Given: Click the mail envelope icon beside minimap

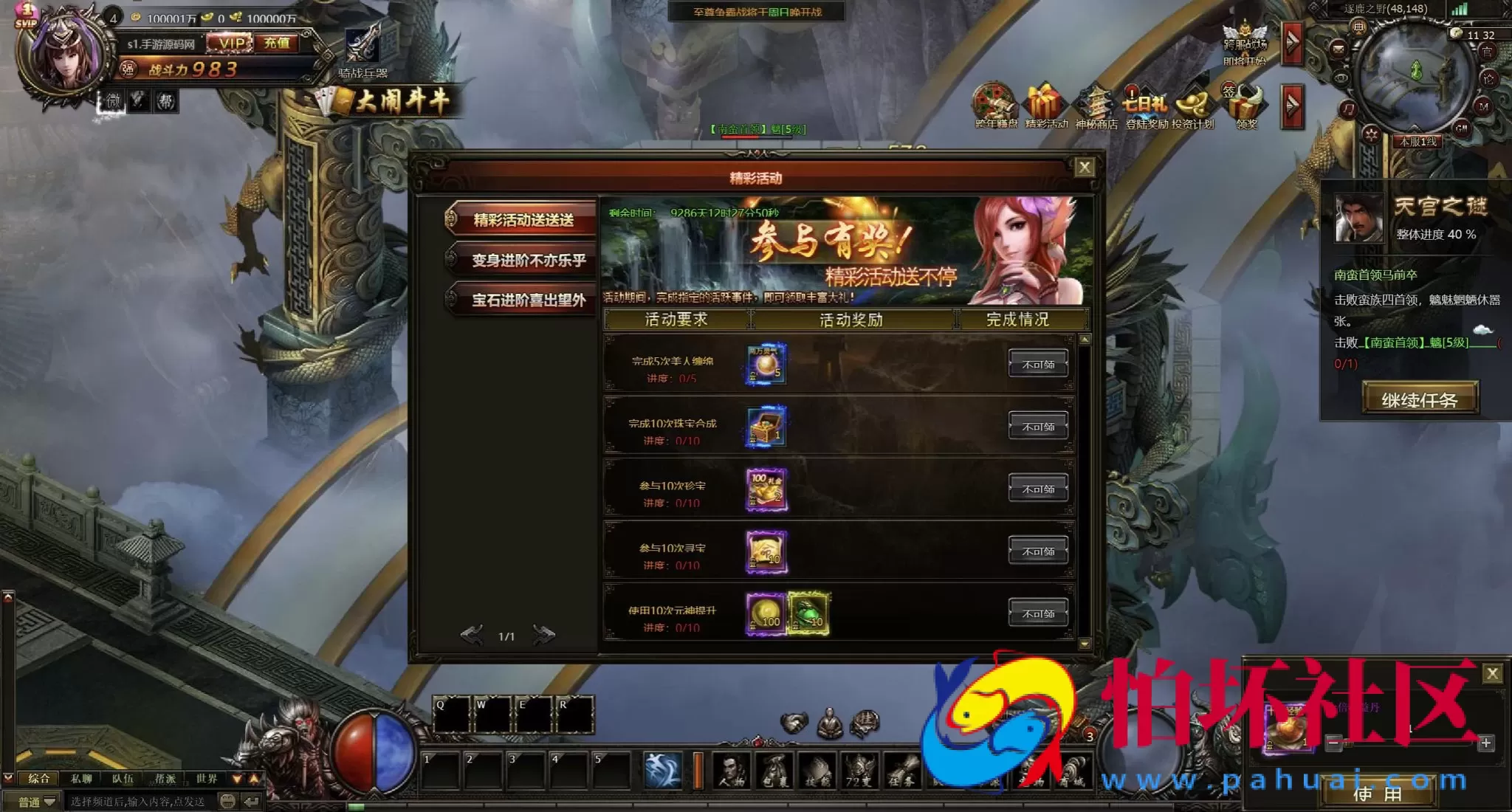Looking at the screenshot, I should (1338, 49).
